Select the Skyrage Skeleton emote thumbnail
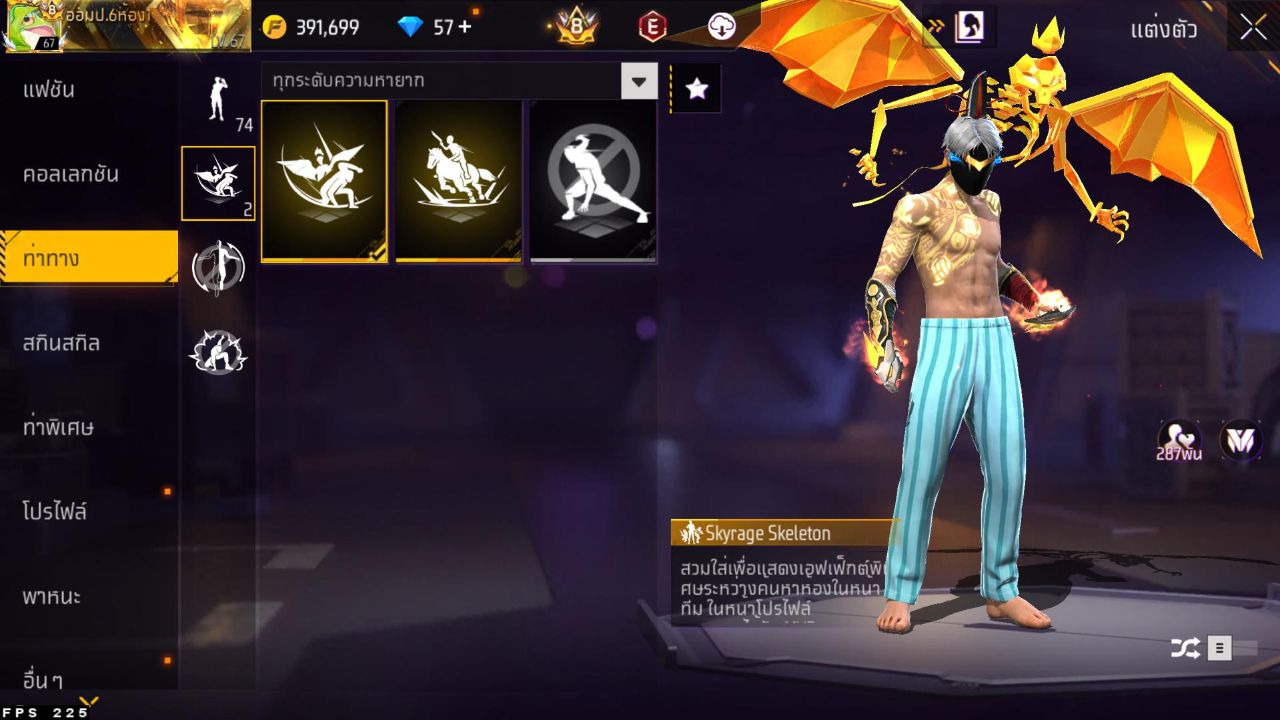Viewport: 1280px width, 720px height. pyautogui.click(x=323, y=180)
